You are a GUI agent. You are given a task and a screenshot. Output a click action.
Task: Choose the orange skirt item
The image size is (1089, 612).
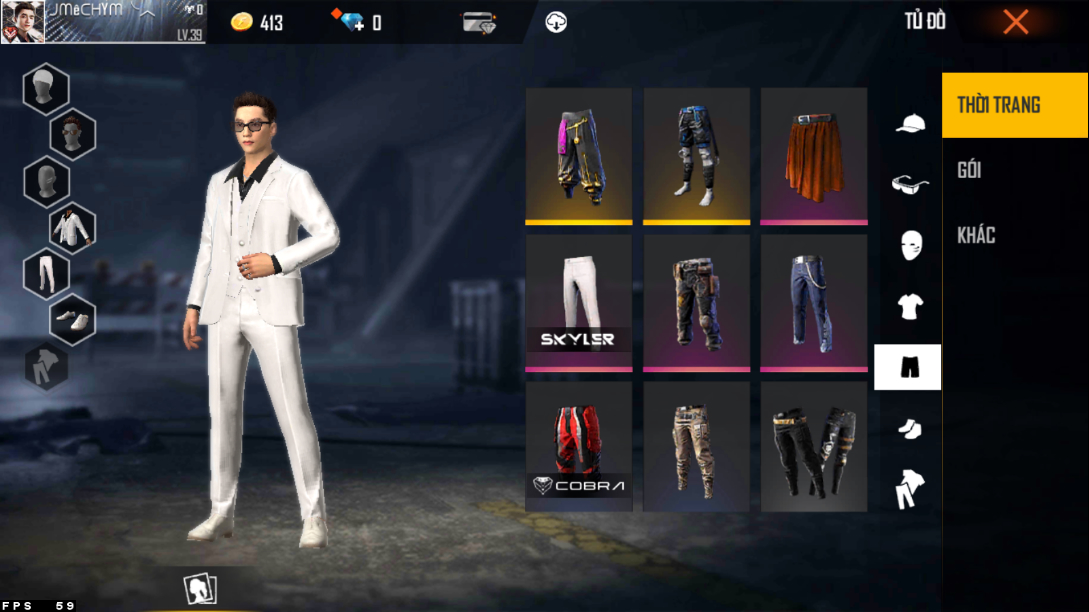(814, 155)
